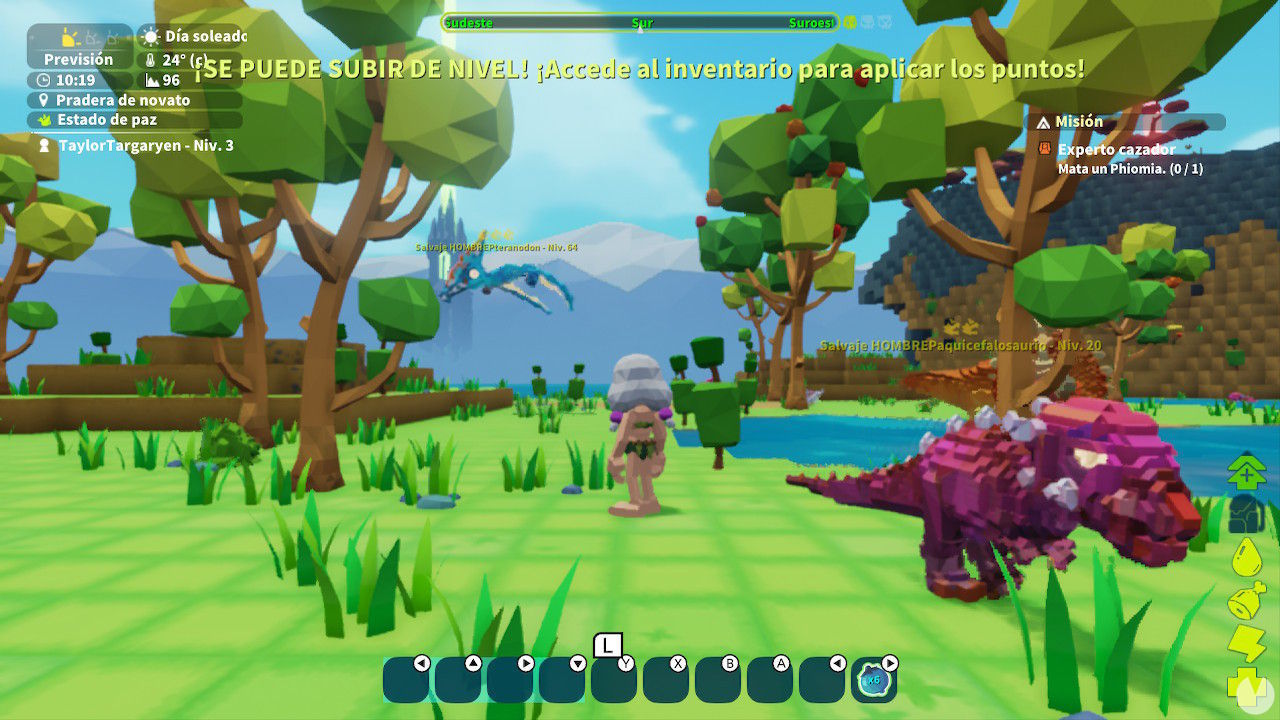Click the Experto cazador mission badge icon
1280x720 pixels.
pyautogui.click(x=1045, y=146)
